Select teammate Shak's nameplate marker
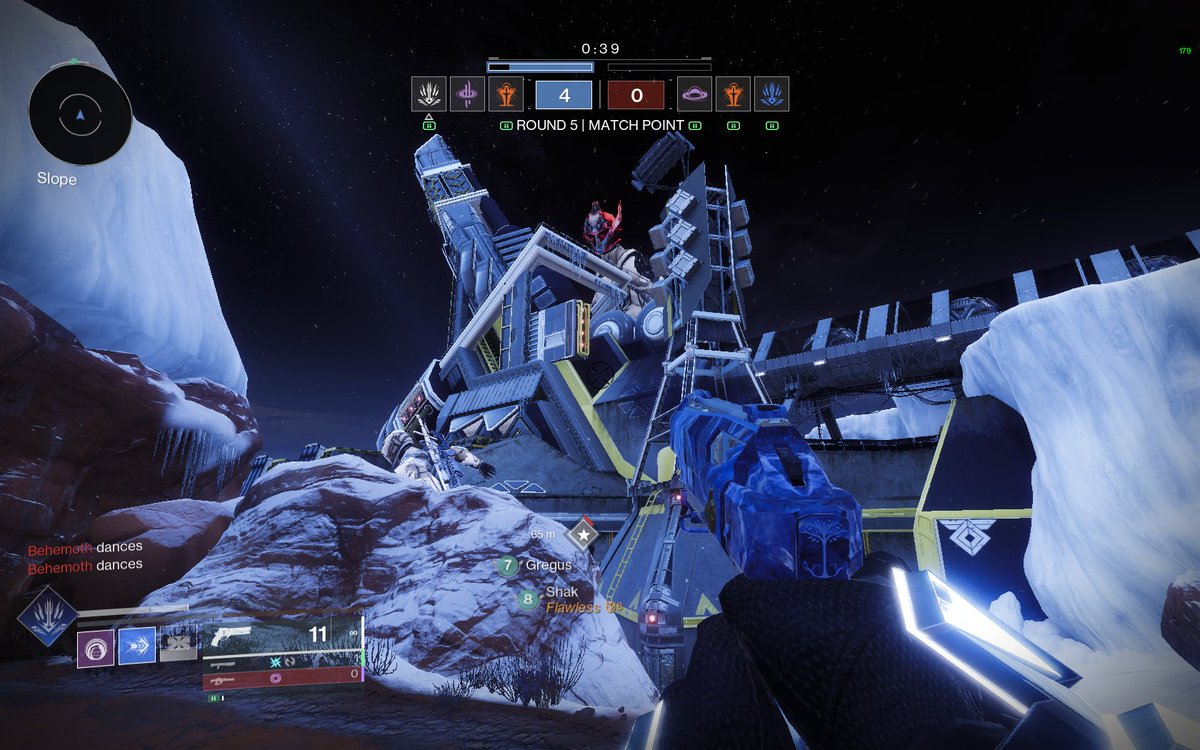Screen dimensions: 1200x750 tap(527, 600)
